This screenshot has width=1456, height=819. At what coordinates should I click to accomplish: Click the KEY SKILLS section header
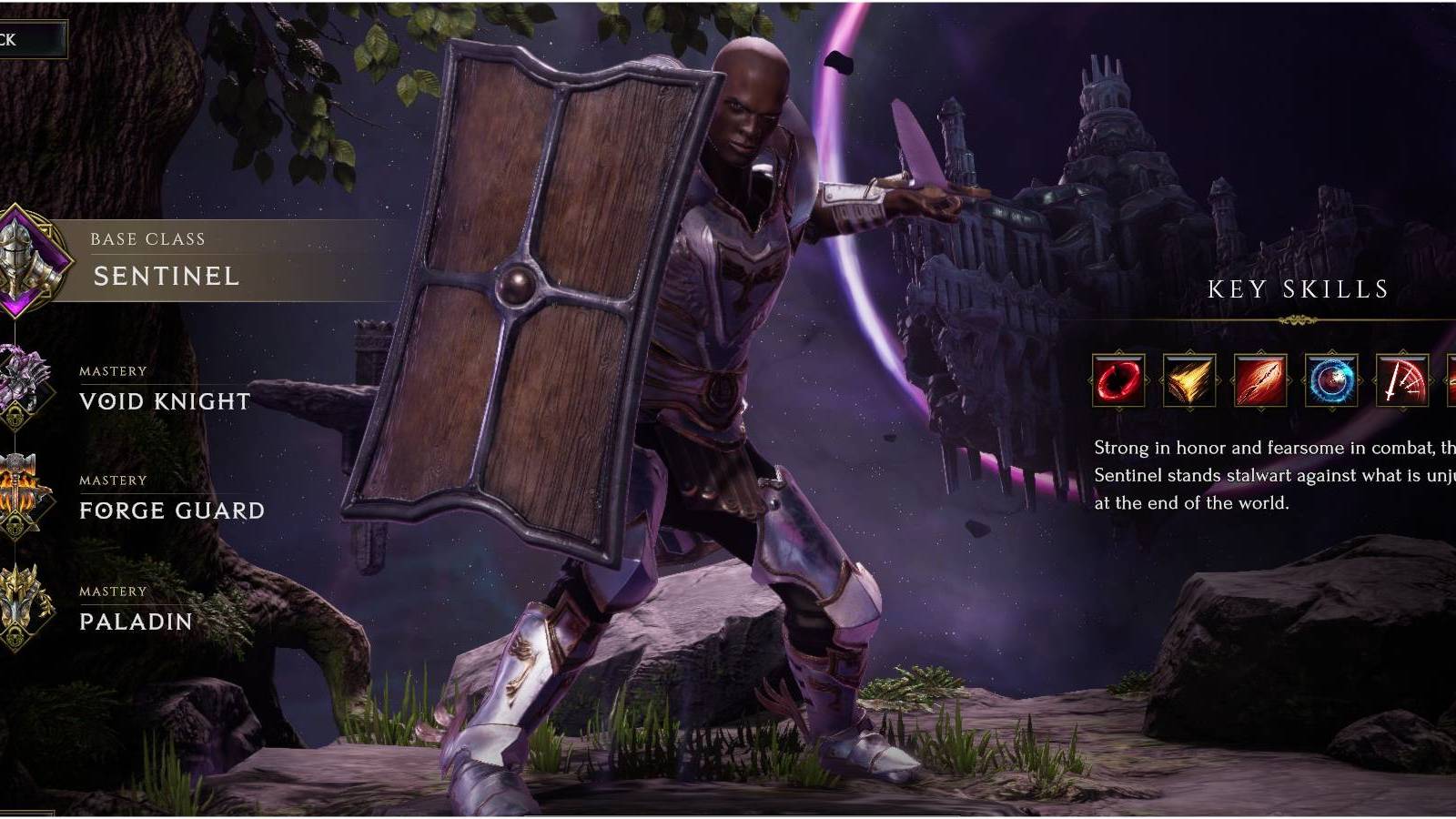pyautogui.click(x=1299, y=291)
